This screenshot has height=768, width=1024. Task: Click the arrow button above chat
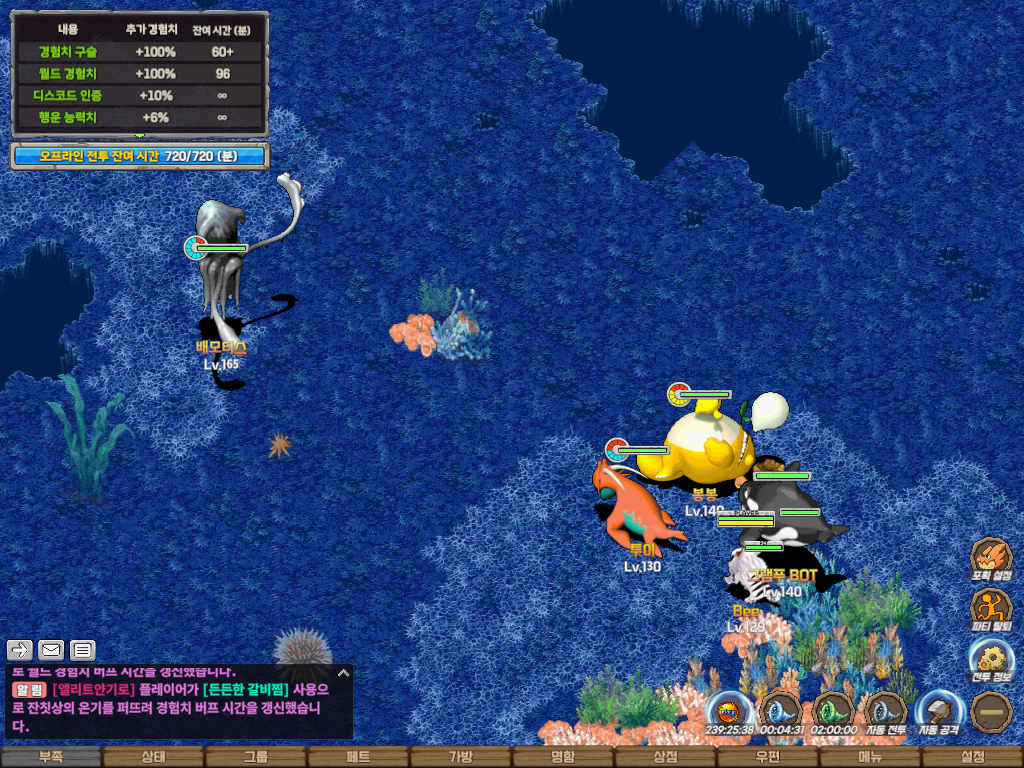[20, 650]
